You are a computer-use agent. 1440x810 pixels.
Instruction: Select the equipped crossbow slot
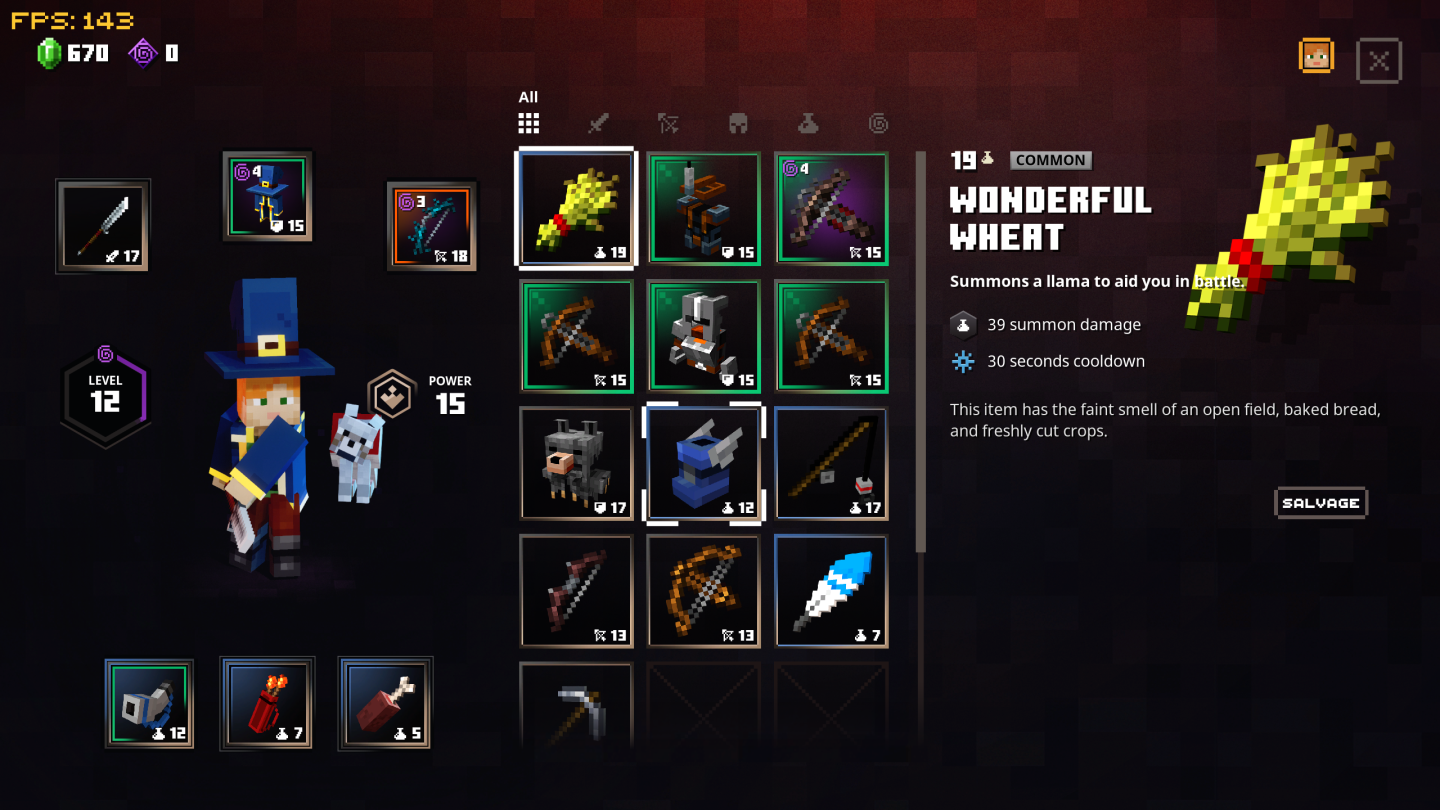pos(431,224)
